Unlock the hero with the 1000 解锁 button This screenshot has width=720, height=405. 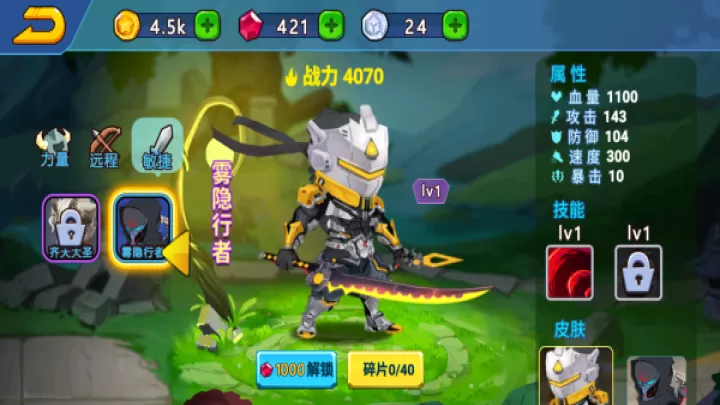click(x=297, y=369)
